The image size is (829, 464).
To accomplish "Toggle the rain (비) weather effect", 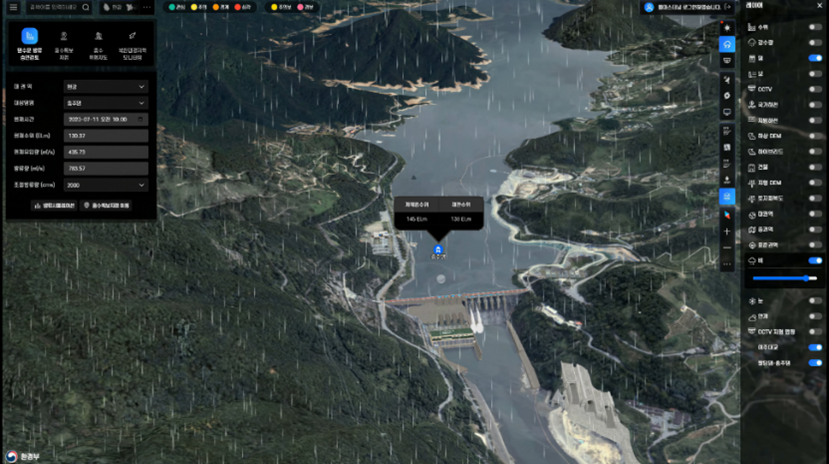I will coord(815,260).
